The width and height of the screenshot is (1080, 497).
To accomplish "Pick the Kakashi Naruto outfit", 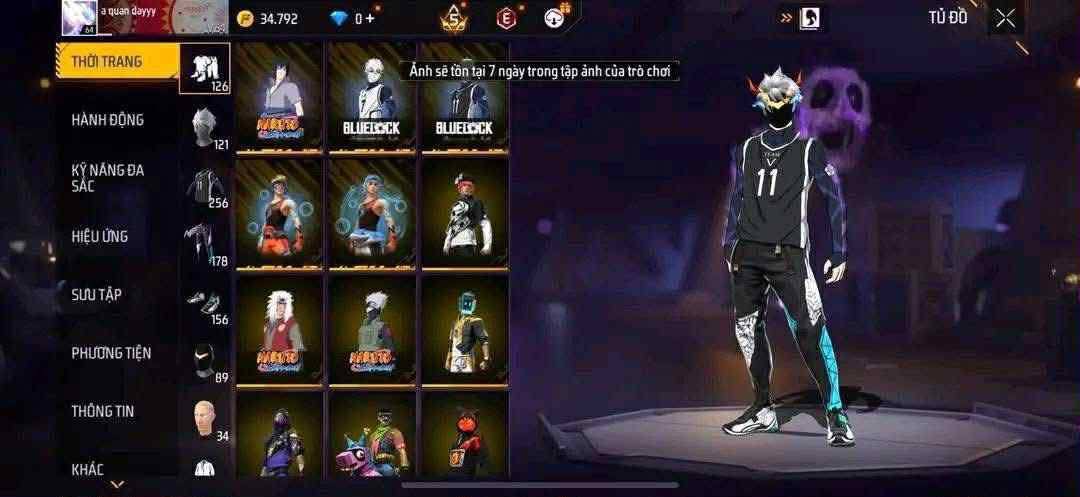I will click(372, 330).
